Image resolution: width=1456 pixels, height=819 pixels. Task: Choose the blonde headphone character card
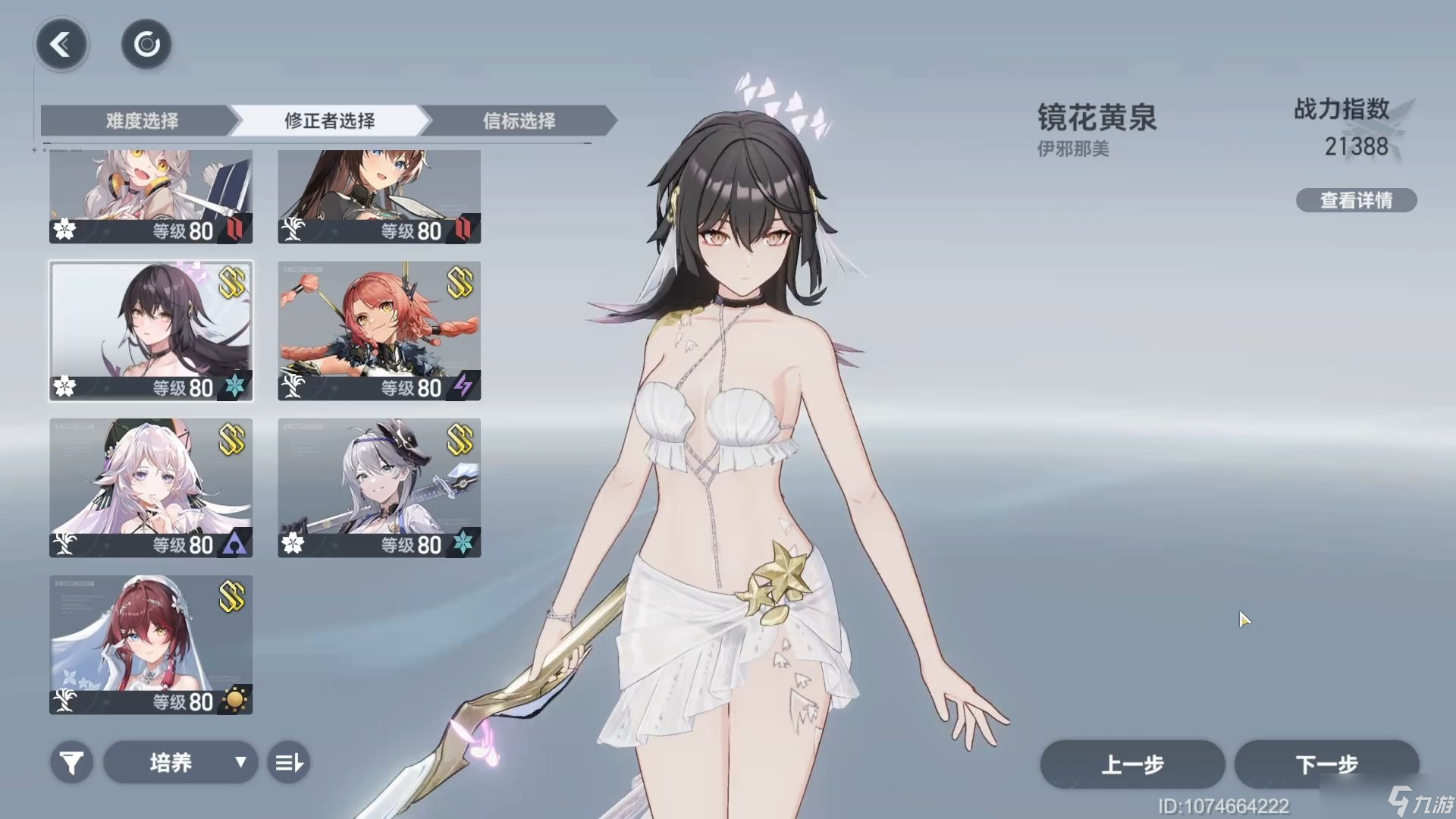(151, 196)
